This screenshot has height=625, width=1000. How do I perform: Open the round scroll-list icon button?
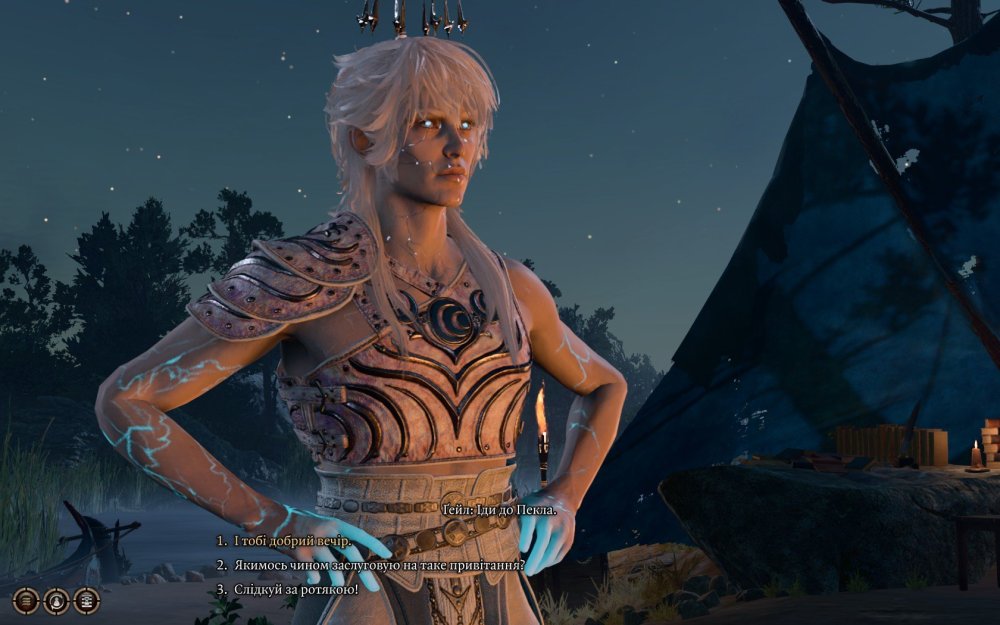87,600
